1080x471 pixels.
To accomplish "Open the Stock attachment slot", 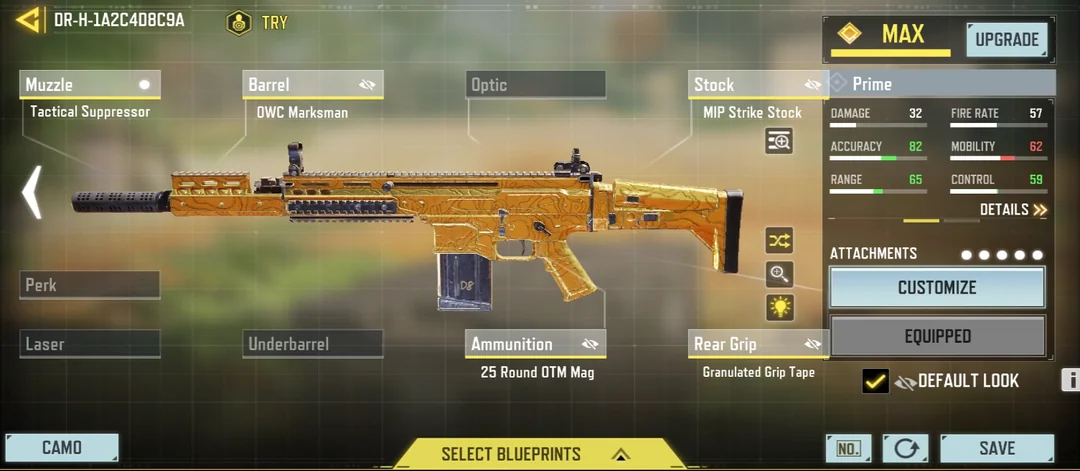I will coord(758,85).
